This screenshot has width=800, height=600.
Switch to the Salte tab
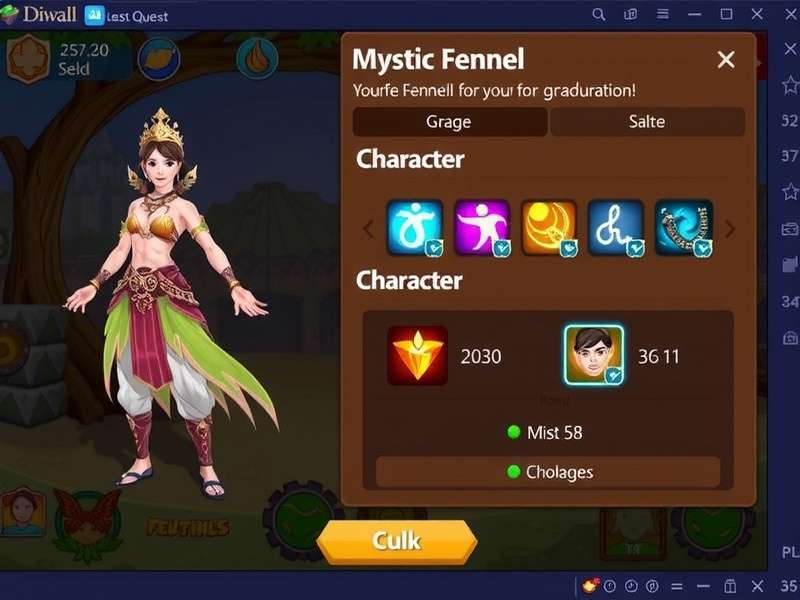(x=647, y=122)
